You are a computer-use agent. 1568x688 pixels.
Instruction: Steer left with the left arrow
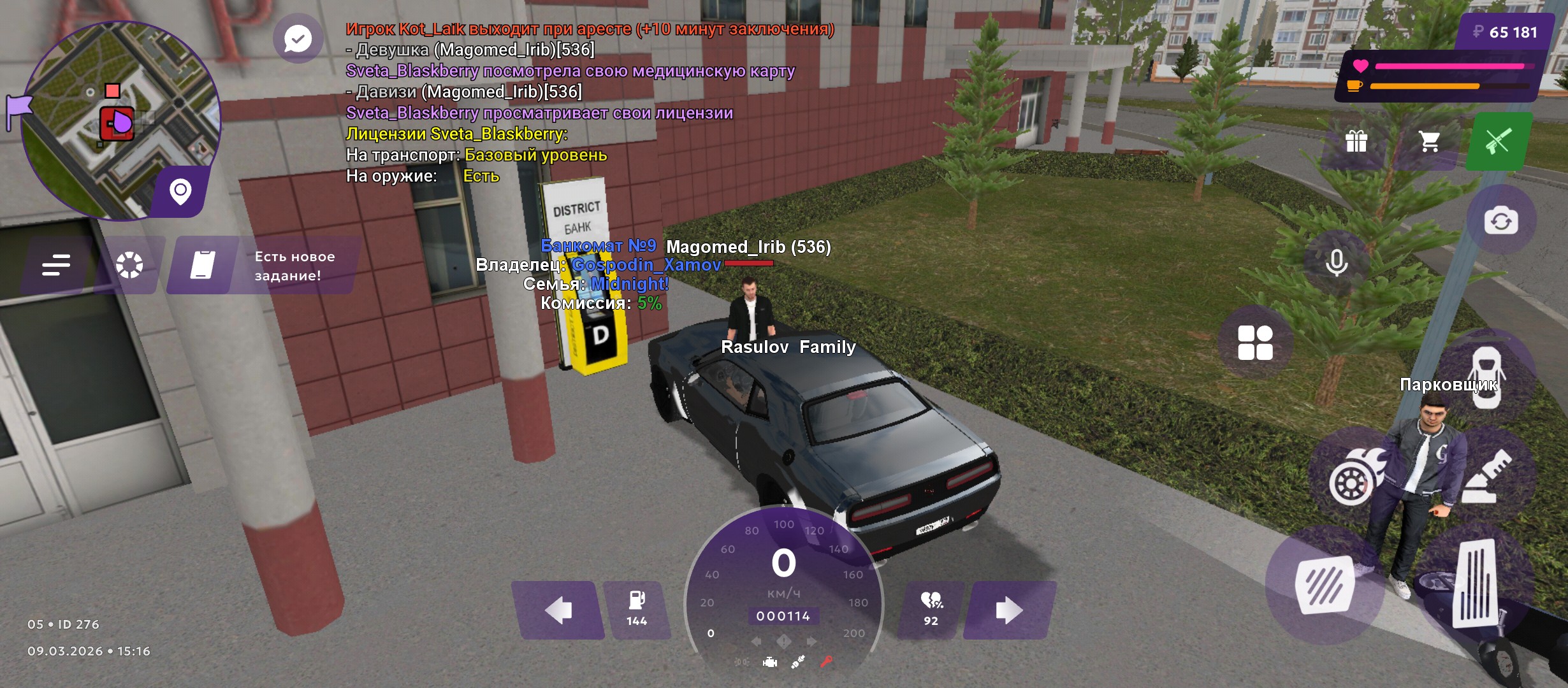(558, 610)
